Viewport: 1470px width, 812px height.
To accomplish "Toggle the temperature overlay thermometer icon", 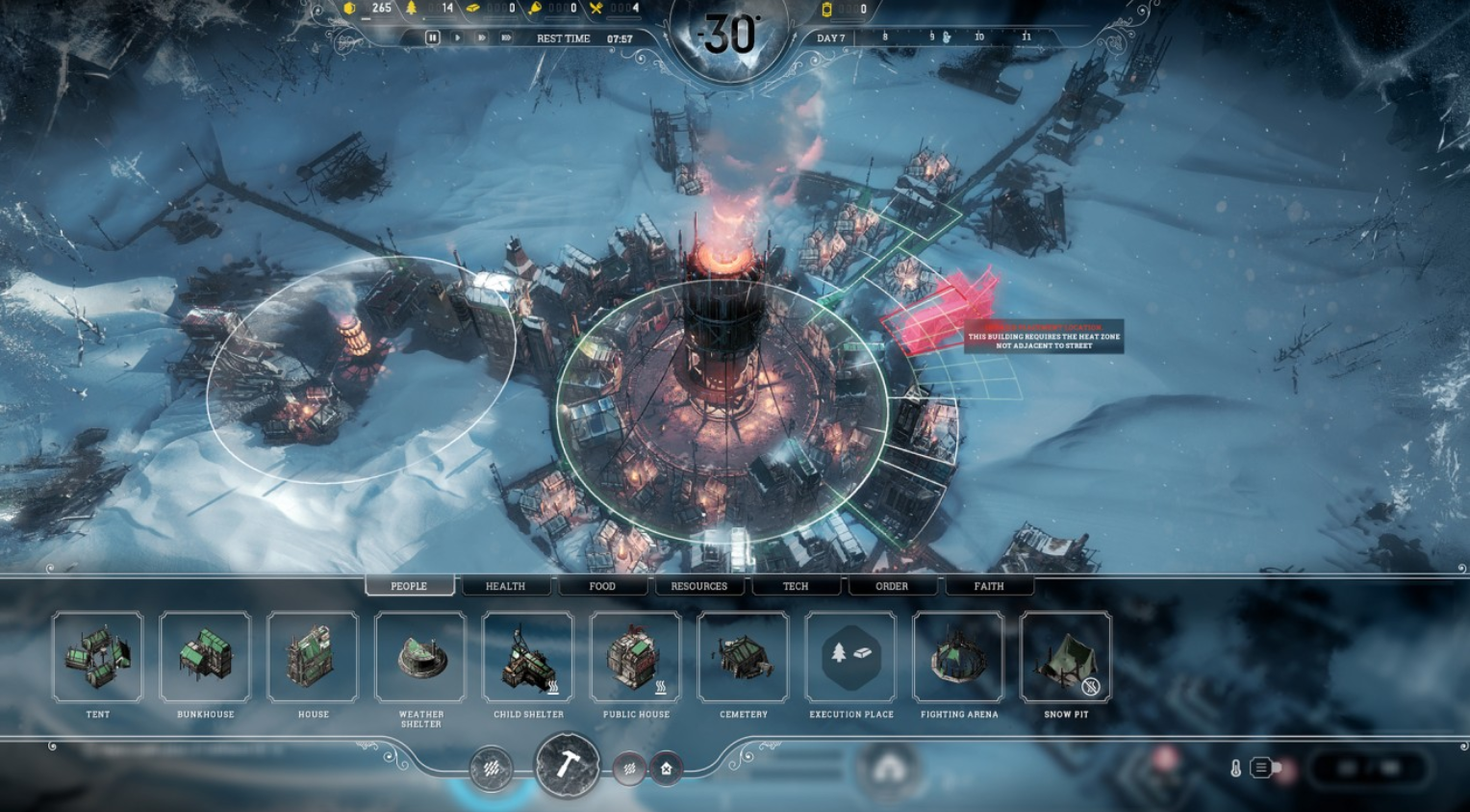I will coord(1236,768).
